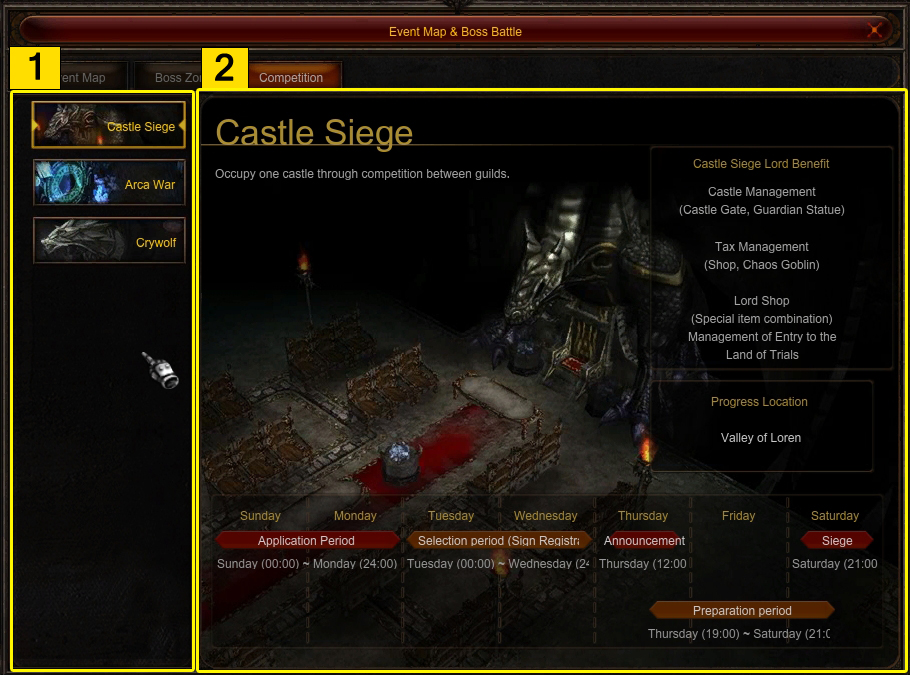Show Arca War details
This screenshot has height=675, width=910.
(x=109, y=184)
